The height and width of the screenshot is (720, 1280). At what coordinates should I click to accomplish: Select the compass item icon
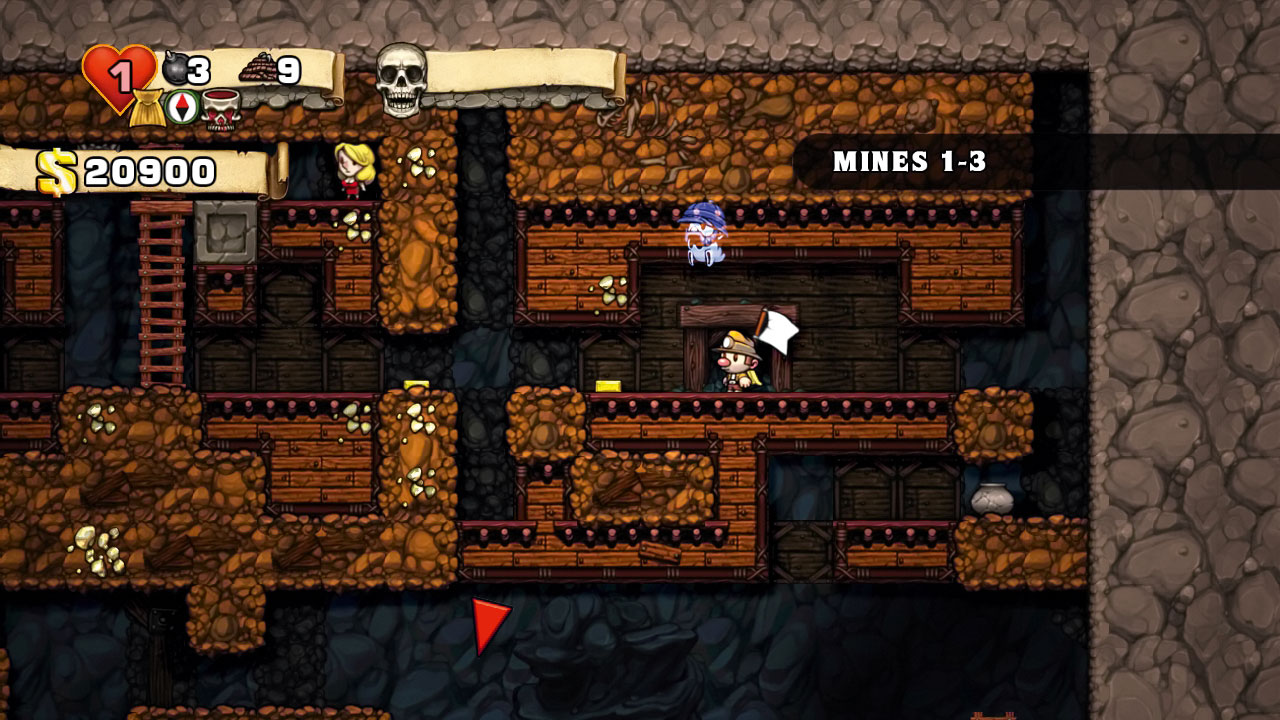pyautogui.click(x=183, y=107)
